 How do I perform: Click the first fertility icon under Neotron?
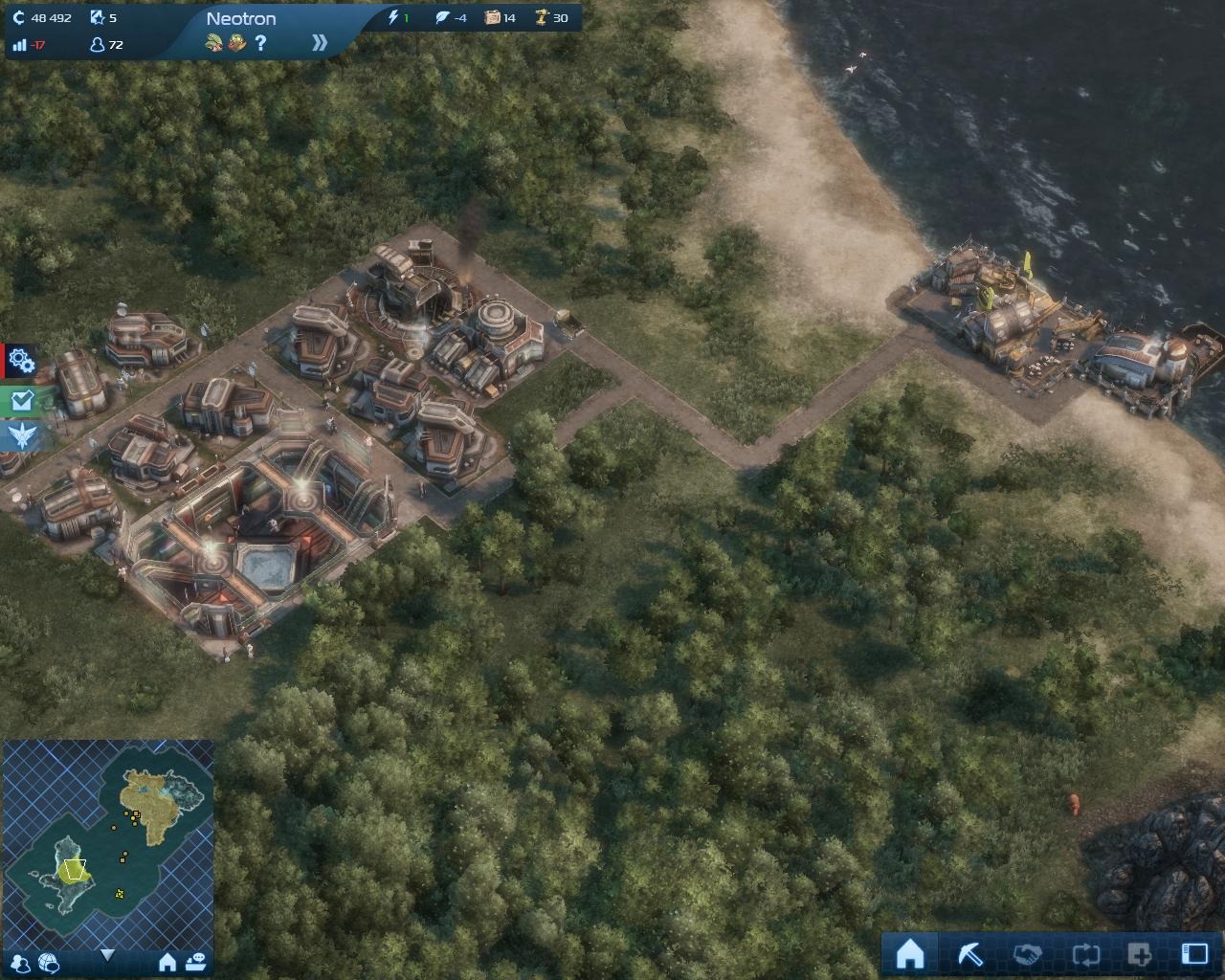[x=215, y=43]
